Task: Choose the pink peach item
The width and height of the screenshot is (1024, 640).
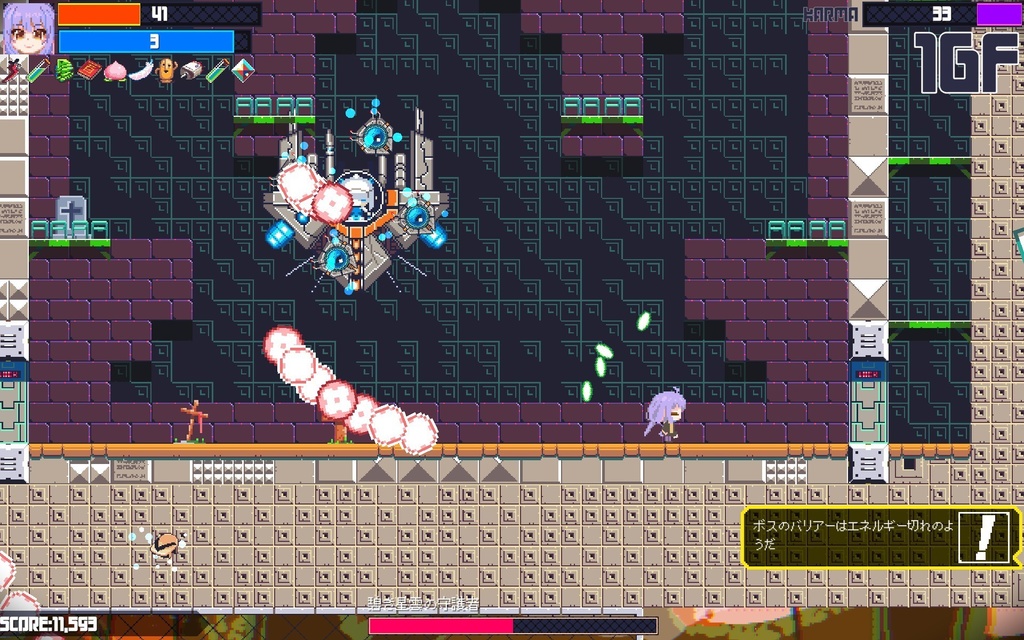Action: point(115,71)
